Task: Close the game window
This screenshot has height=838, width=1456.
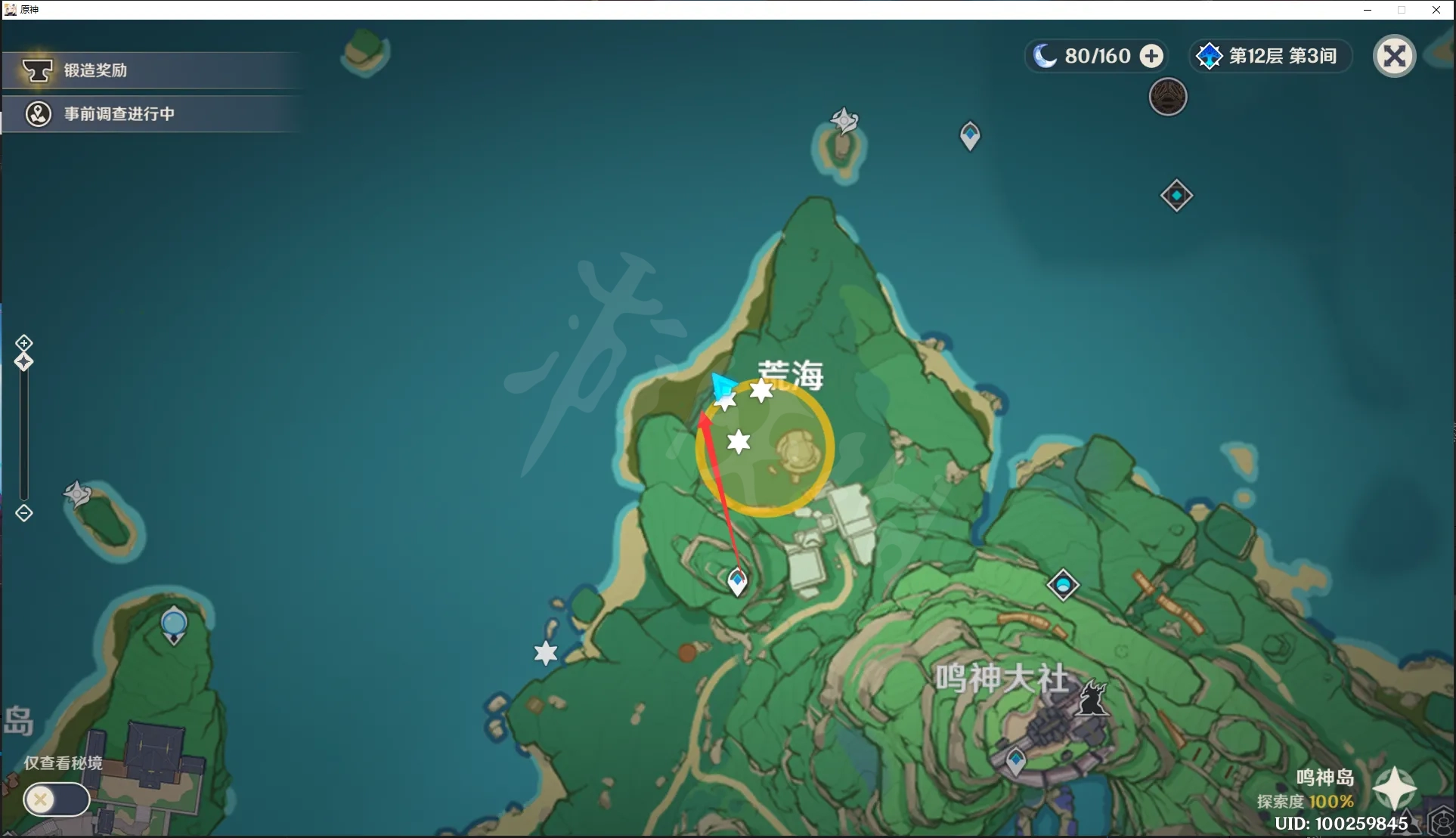Action: [x=1436, y=10]
